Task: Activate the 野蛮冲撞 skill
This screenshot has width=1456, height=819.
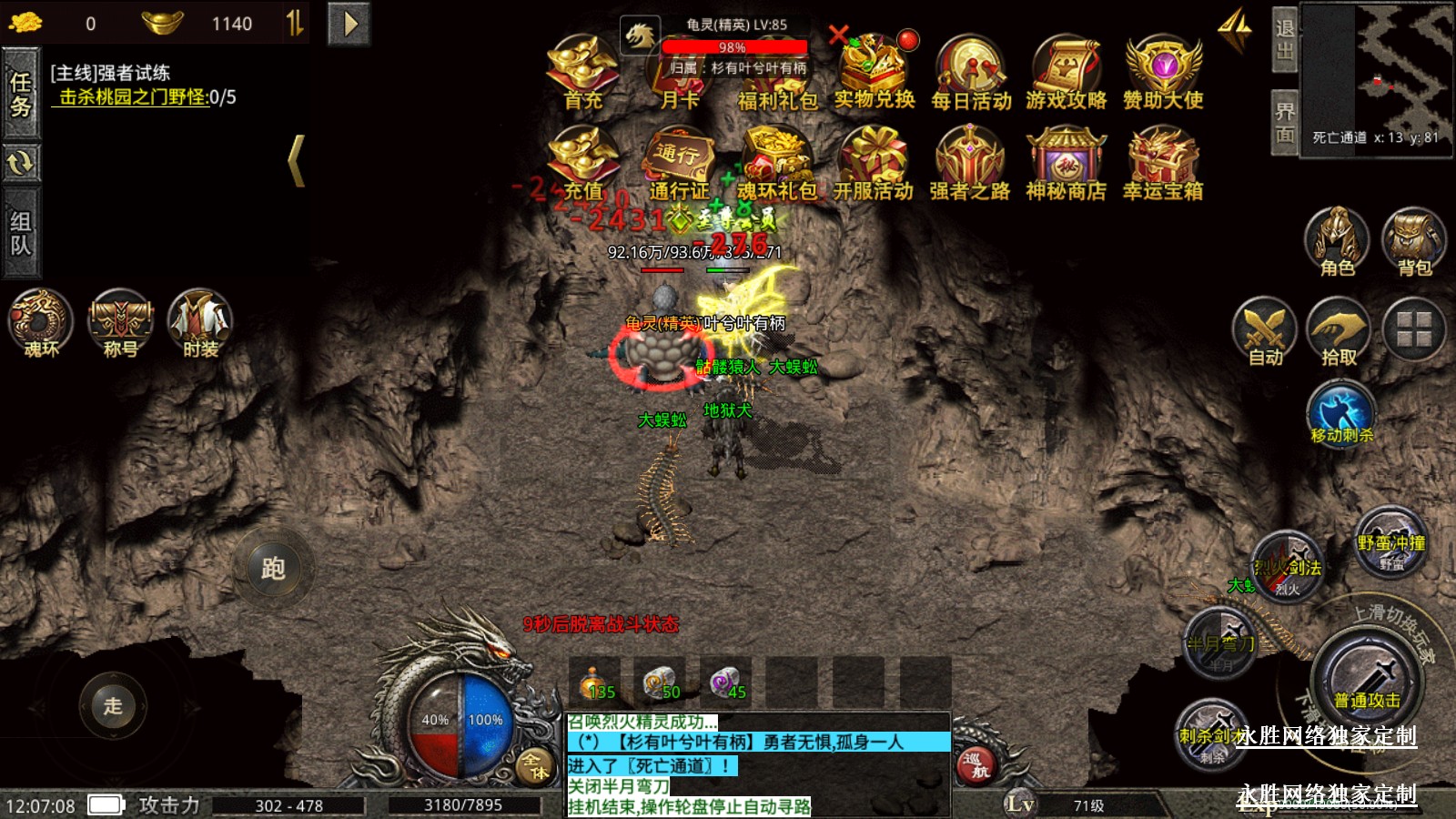Action: (1390, 543)
